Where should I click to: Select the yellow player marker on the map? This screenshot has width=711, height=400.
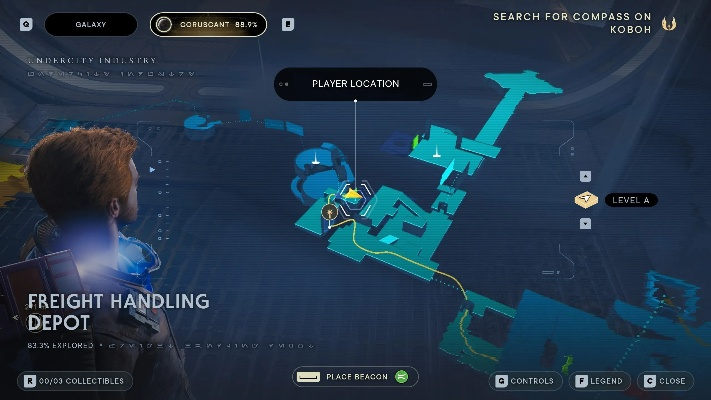tap(353, 193)
